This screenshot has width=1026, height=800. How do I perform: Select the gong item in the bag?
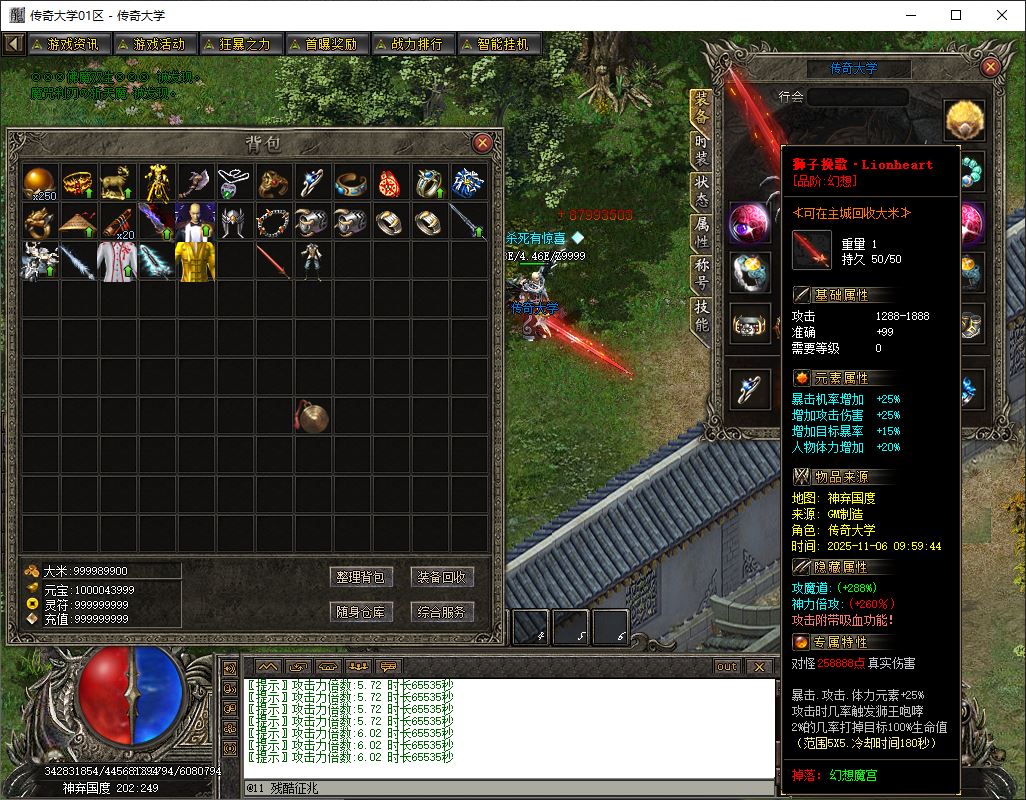tap(311, 416)
